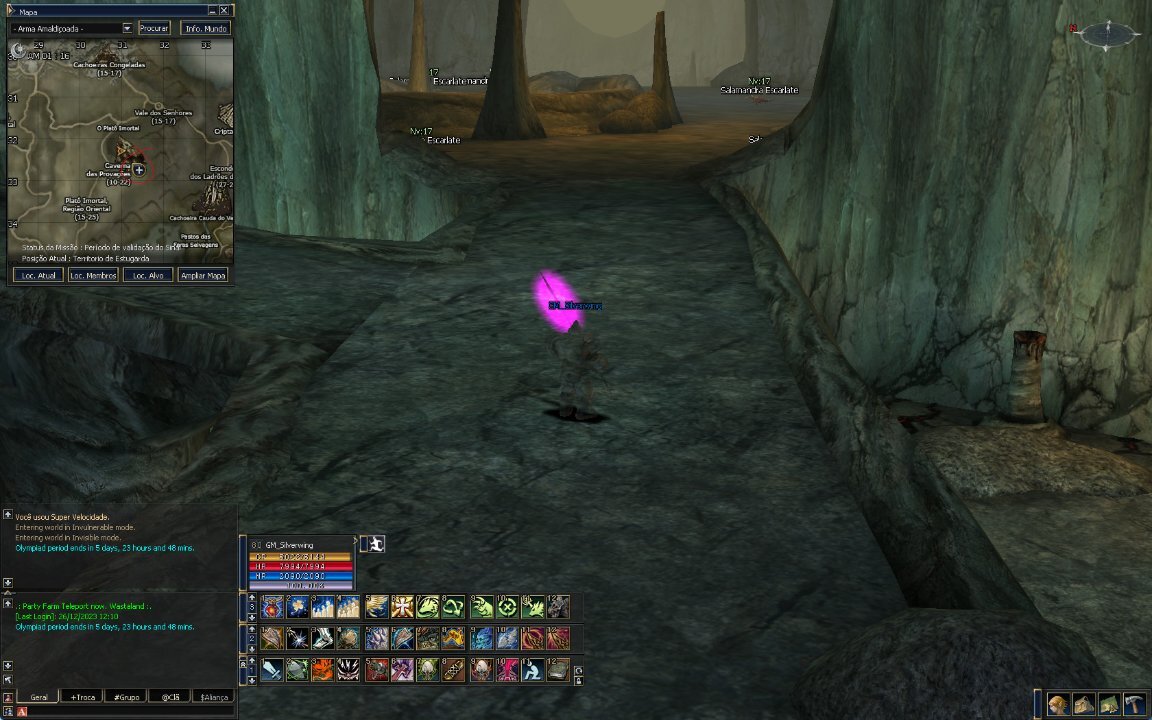Switch to the $Aliança chat tab

point(214,697)
